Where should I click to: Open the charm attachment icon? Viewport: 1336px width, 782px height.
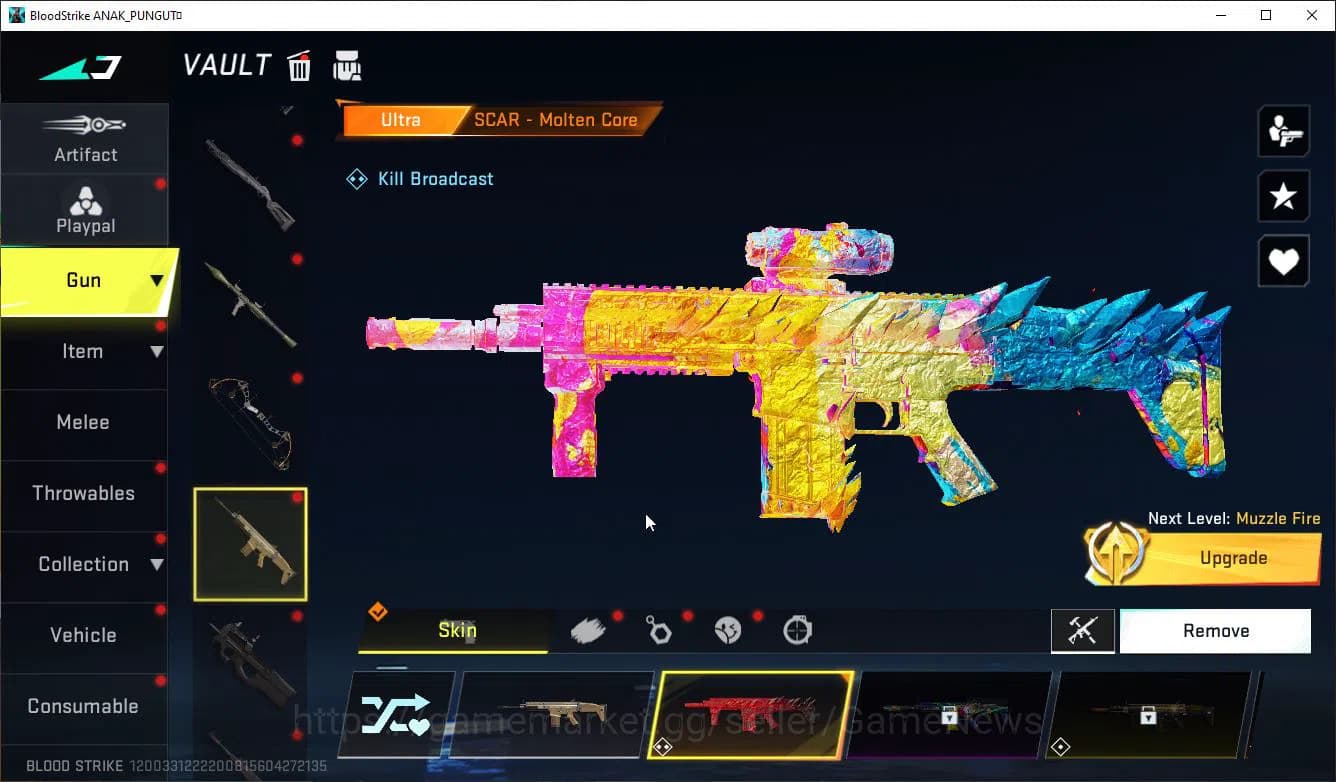click(x=659, y=629)
